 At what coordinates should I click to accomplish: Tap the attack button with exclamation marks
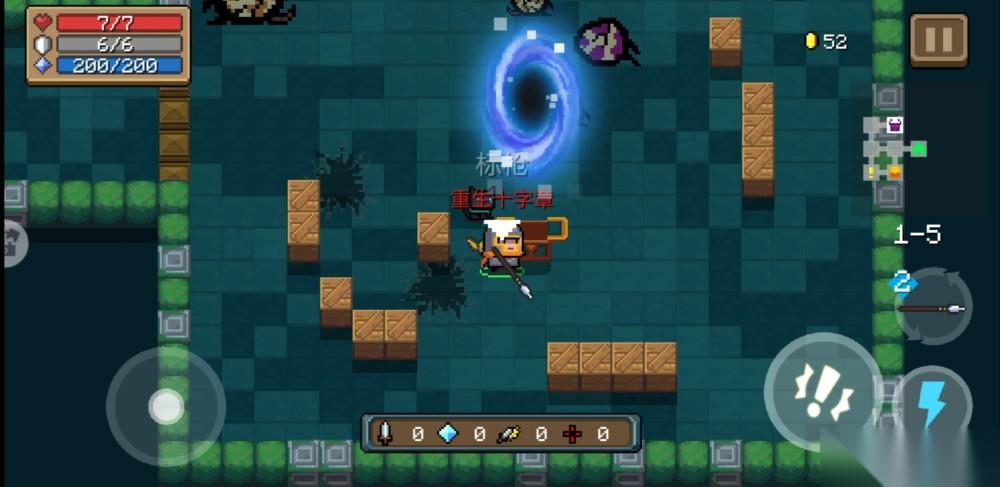823,391
